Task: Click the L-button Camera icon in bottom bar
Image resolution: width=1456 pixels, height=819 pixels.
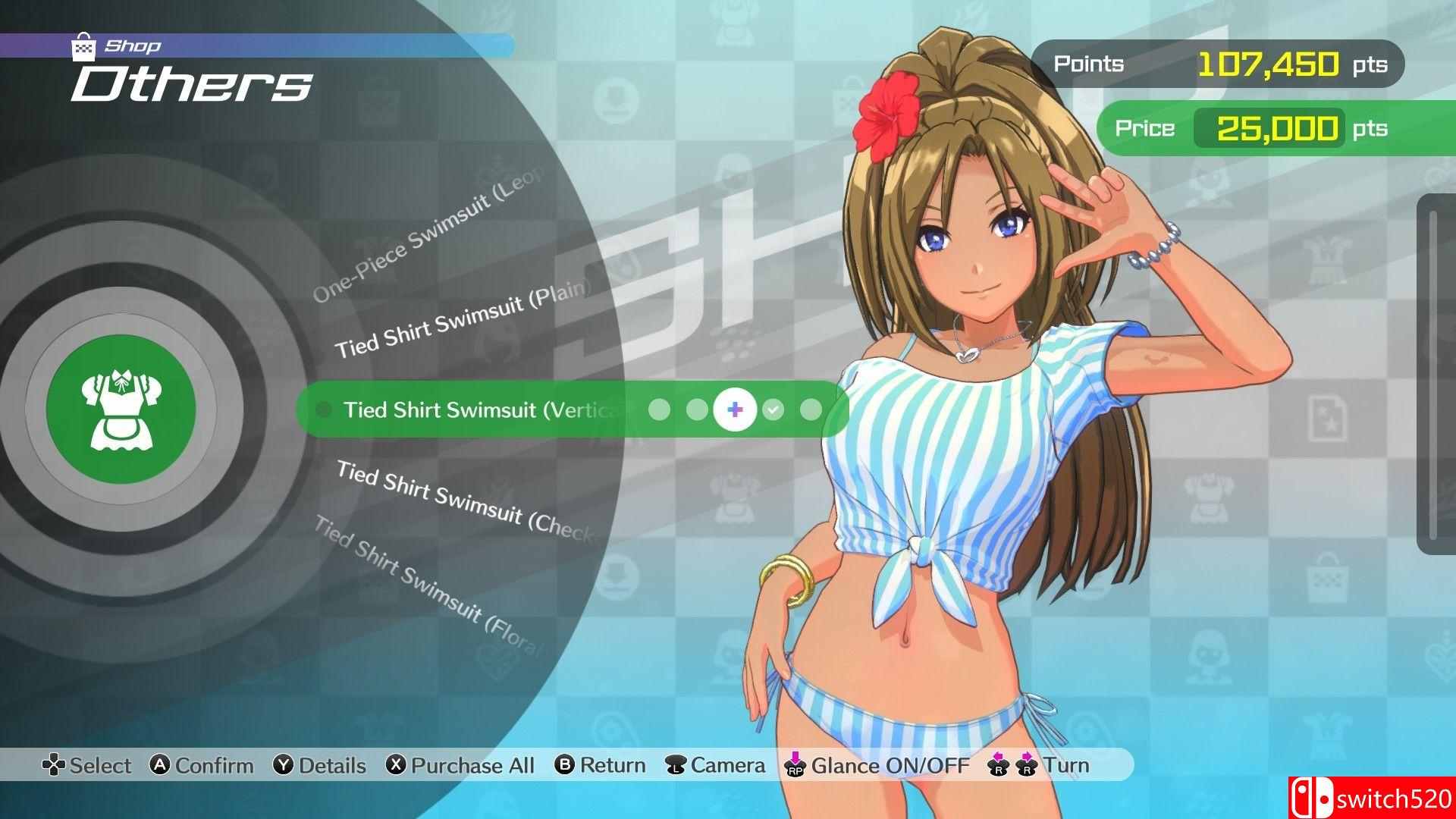Action: pyautogui.click(x=673, y=765)
